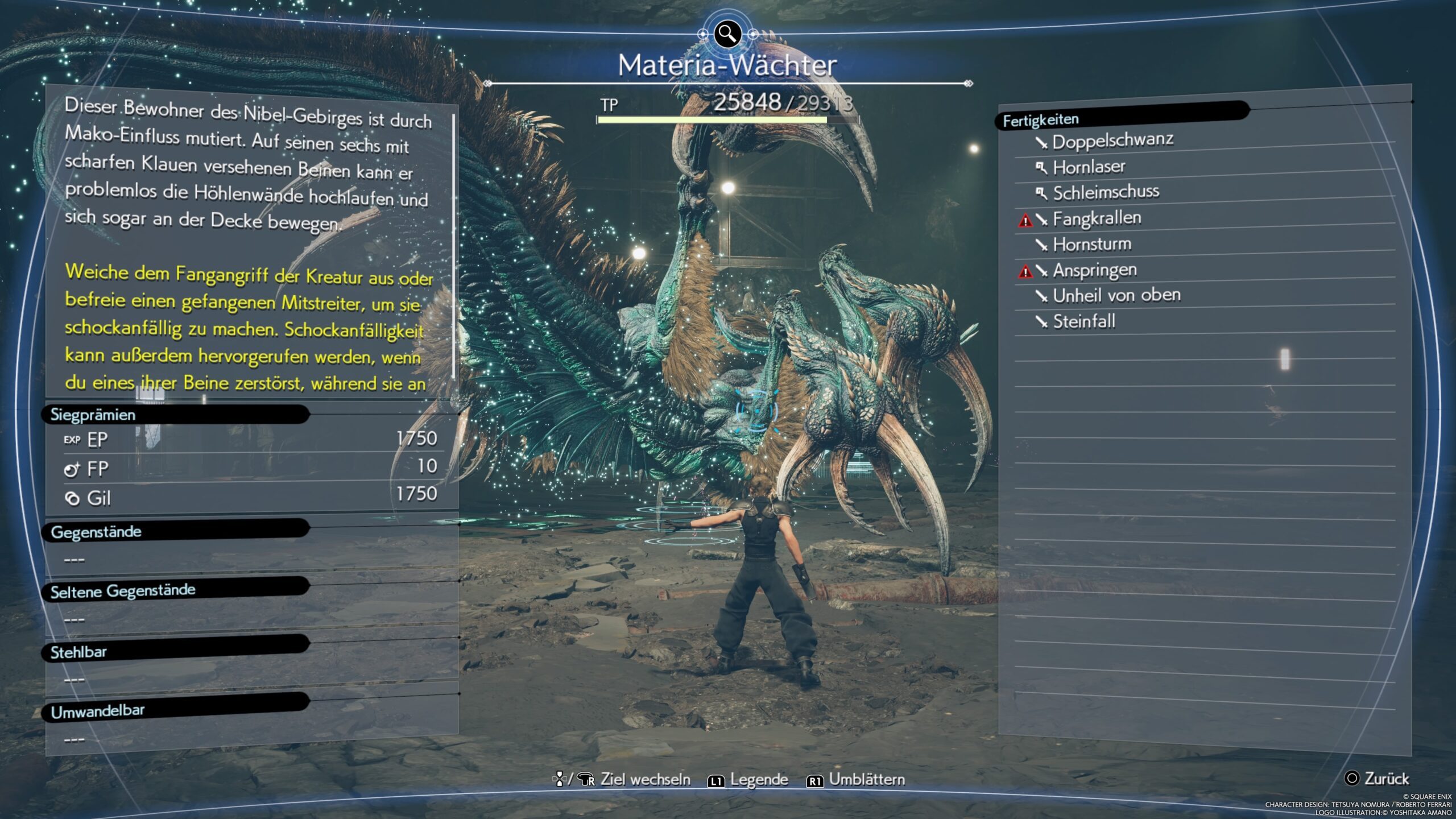Screen dimensions: 1456x819
Task: Go back with the Zurück button
Action: 1377,779
